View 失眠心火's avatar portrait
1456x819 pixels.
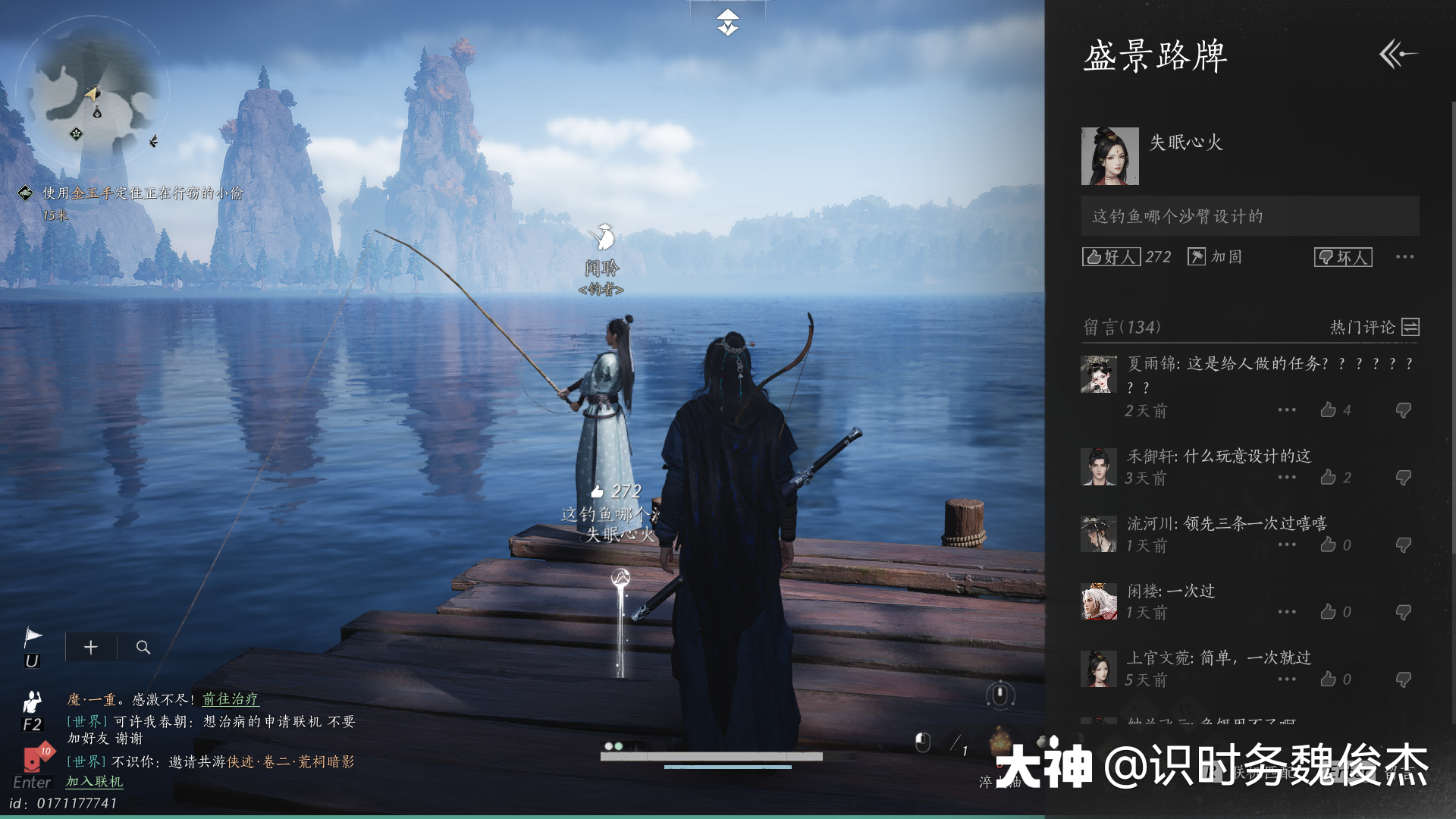[1109, 156]
